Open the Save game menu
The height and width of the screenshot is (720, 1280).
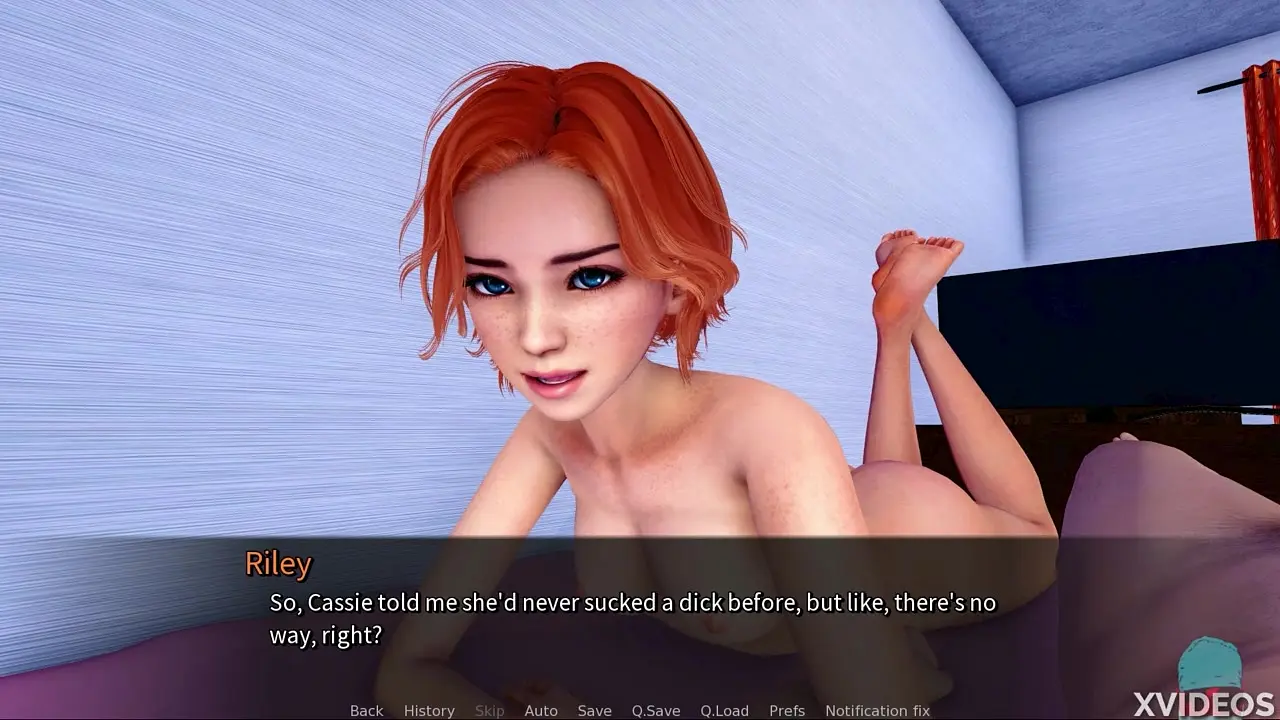[594, 711]
